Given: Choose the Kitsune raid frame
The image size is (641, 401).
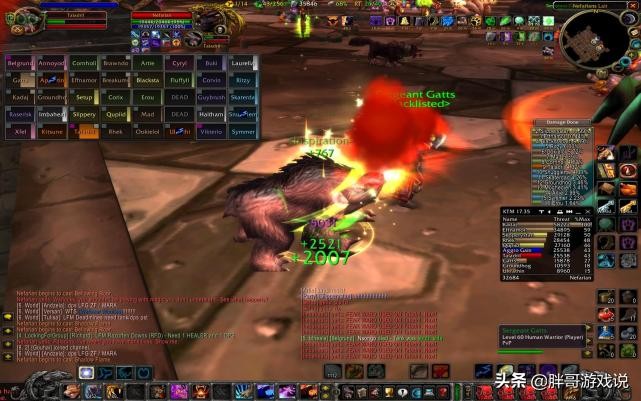Looking at the screenshot, I should [x=52, y=131].
